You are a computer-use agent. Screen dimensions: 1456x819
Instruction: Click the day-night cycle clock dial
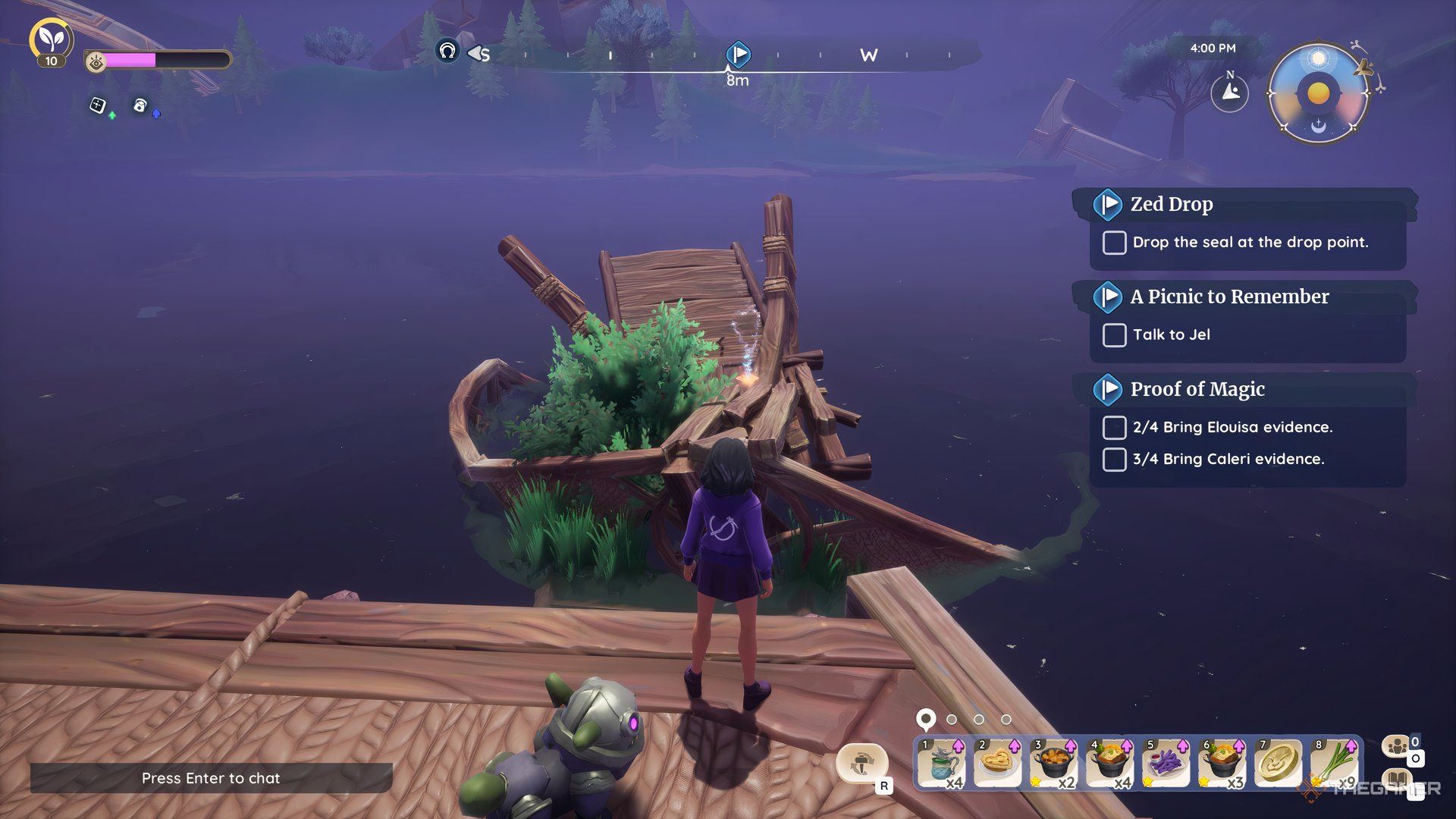tap(1319, 94)
